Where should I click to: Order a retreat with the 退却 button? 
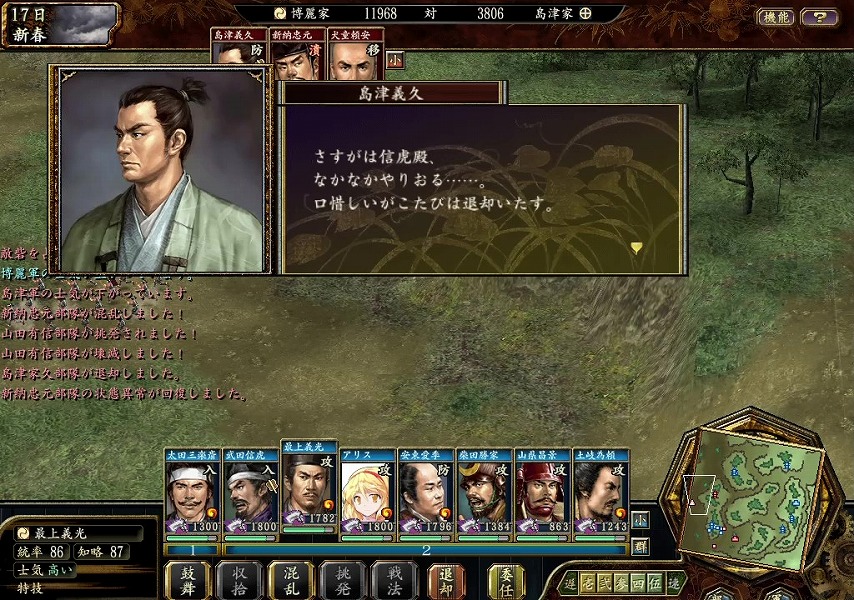(447, 580)
